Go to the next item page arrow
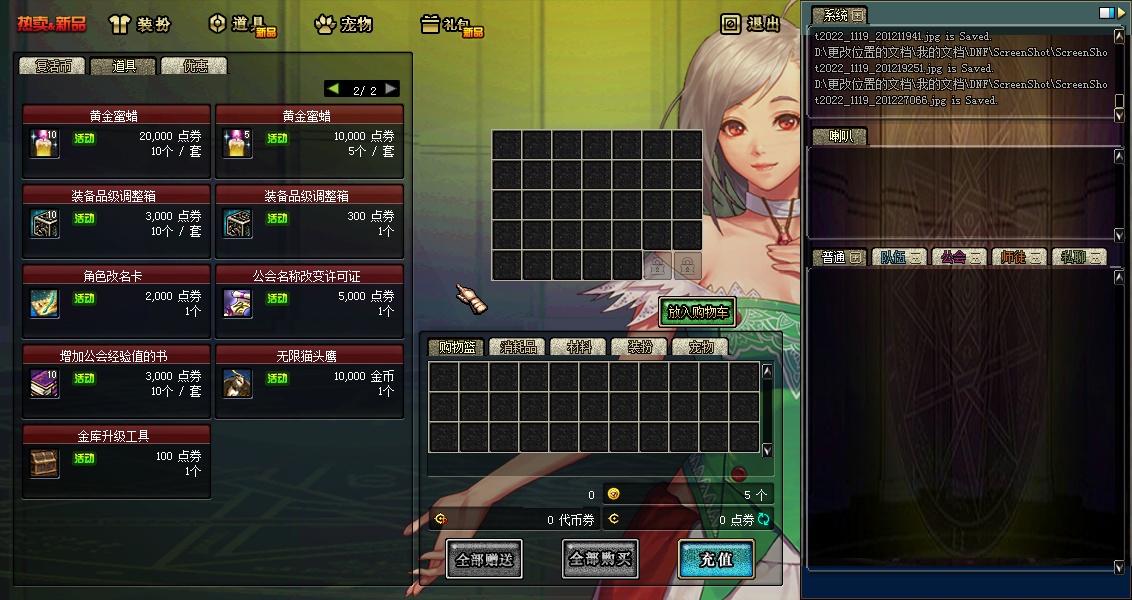The height and width of the screenshot is (600, 1132). coord(391,89)
